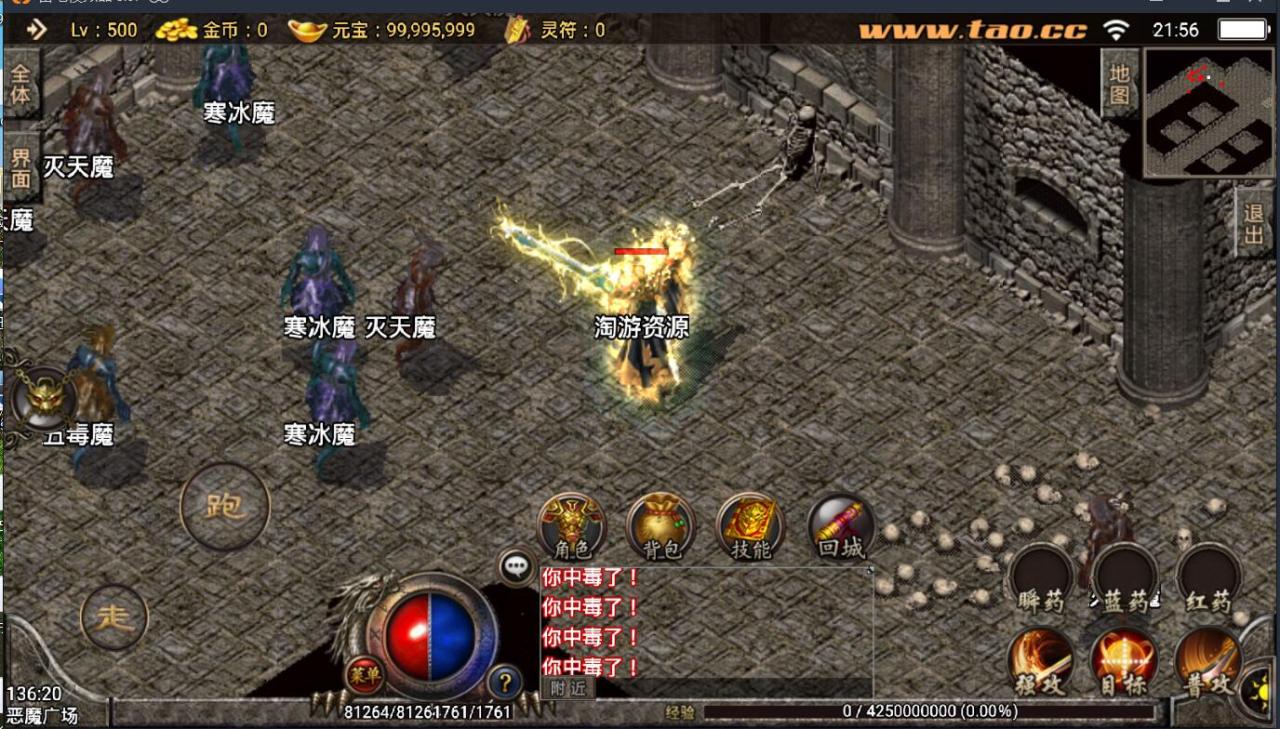Toggle the 跑 run mode button
1280x729 pixels.
pos(225,505)
